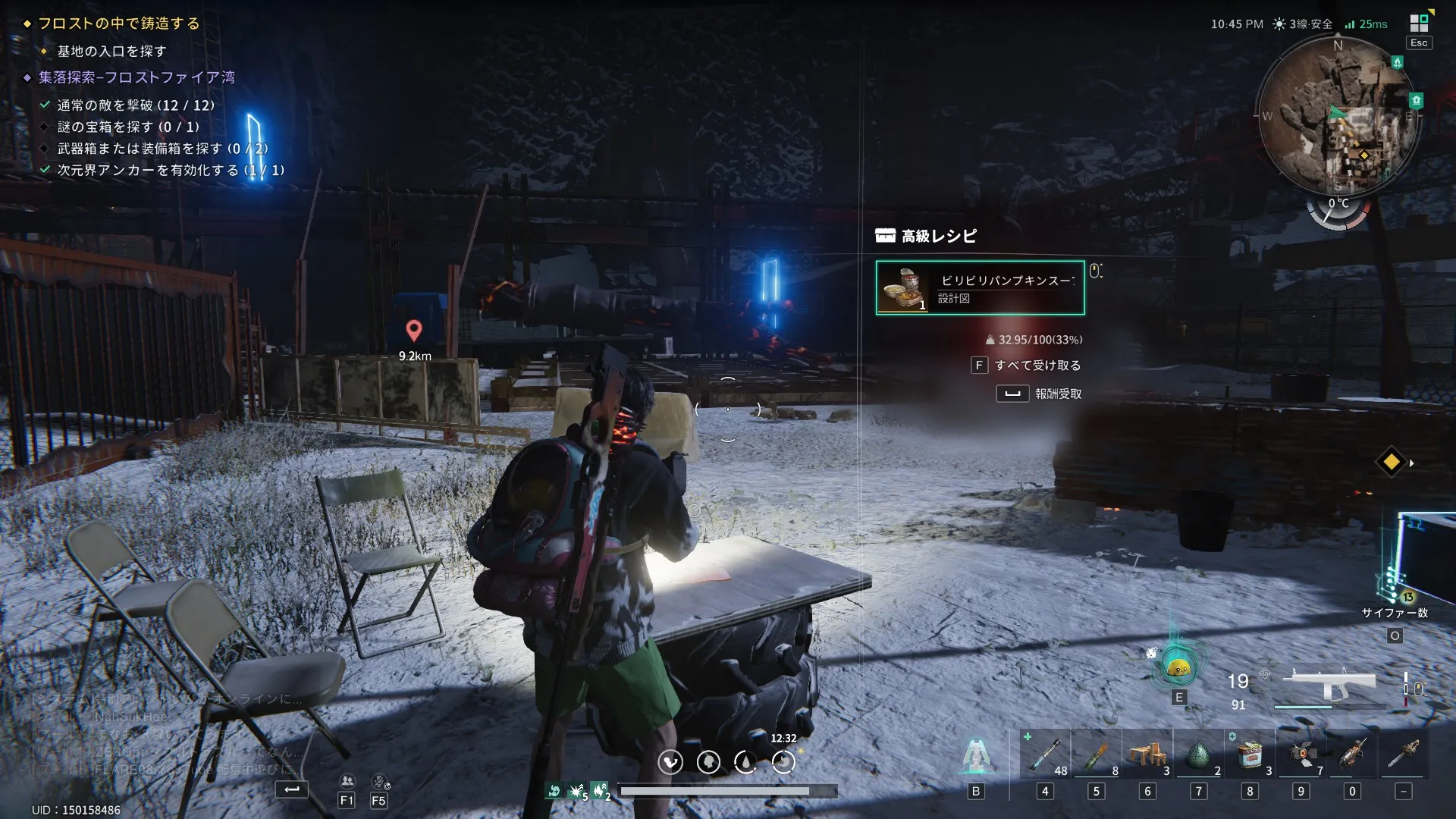
Task: Select the 集落探索-フロストファイア湾 objective header
Action: click(x=136, y=77)
